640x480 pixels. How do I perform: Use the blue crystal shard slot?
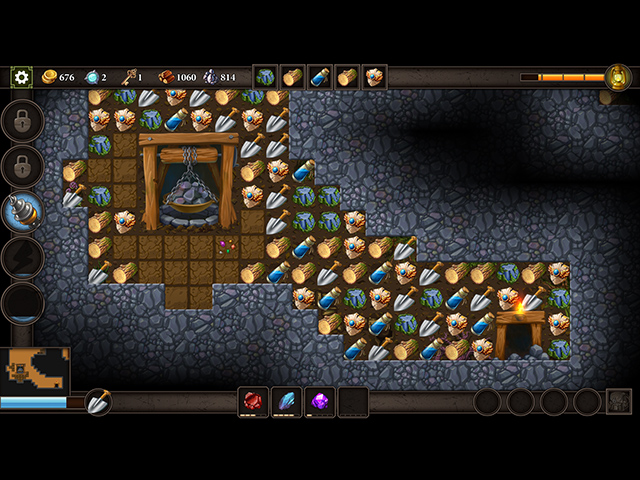click(x=287, y=401)
